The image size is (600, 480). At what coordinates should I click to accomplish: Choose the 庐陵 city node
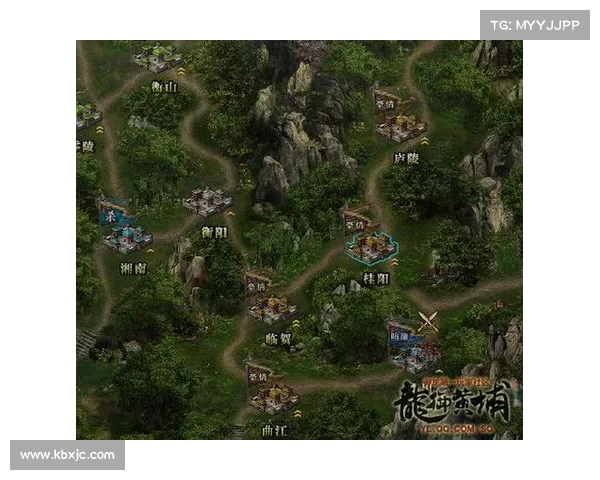(x=400, y=126)
